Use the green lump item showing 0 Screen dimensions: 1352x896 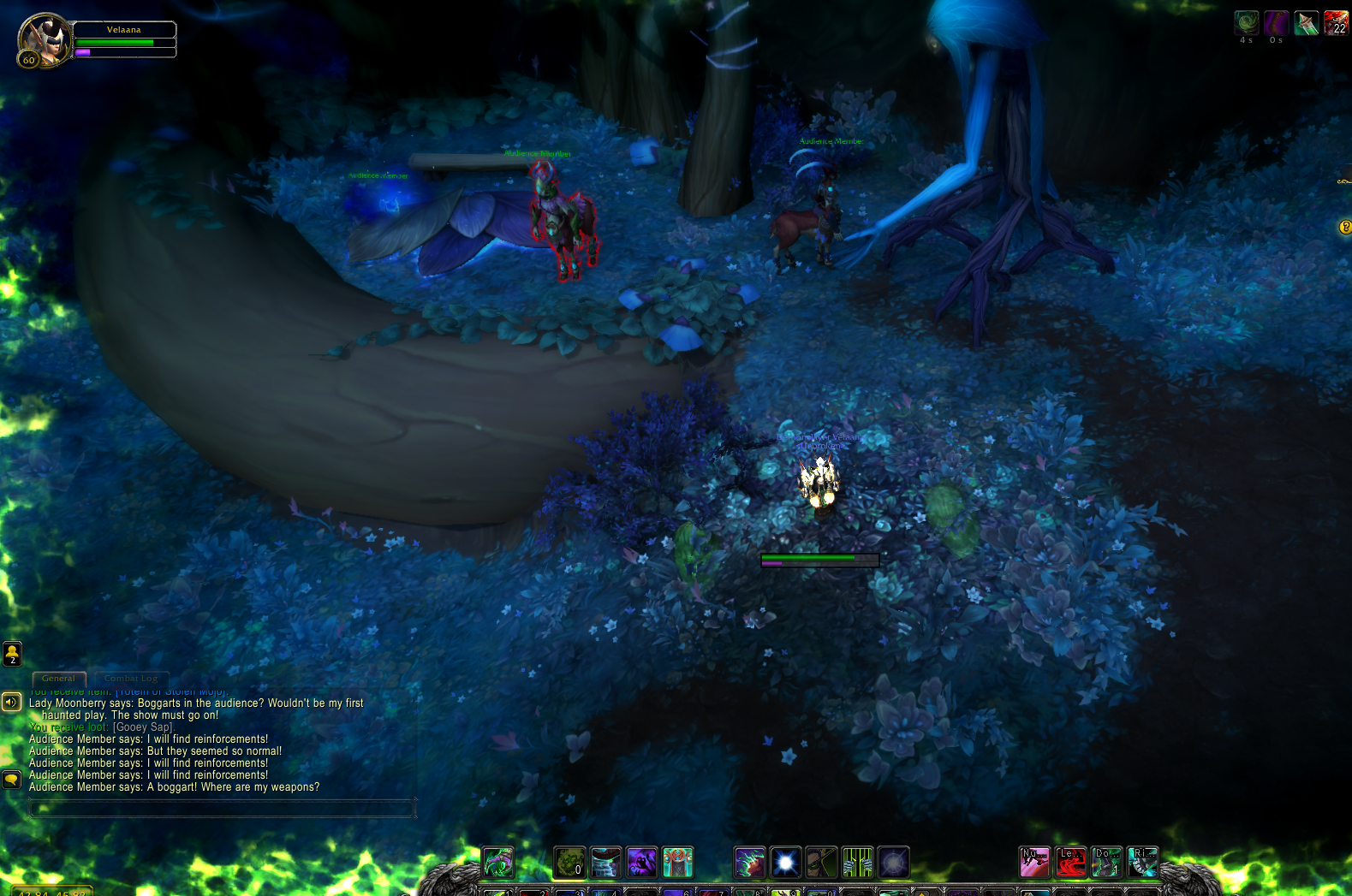pos(569,863)
